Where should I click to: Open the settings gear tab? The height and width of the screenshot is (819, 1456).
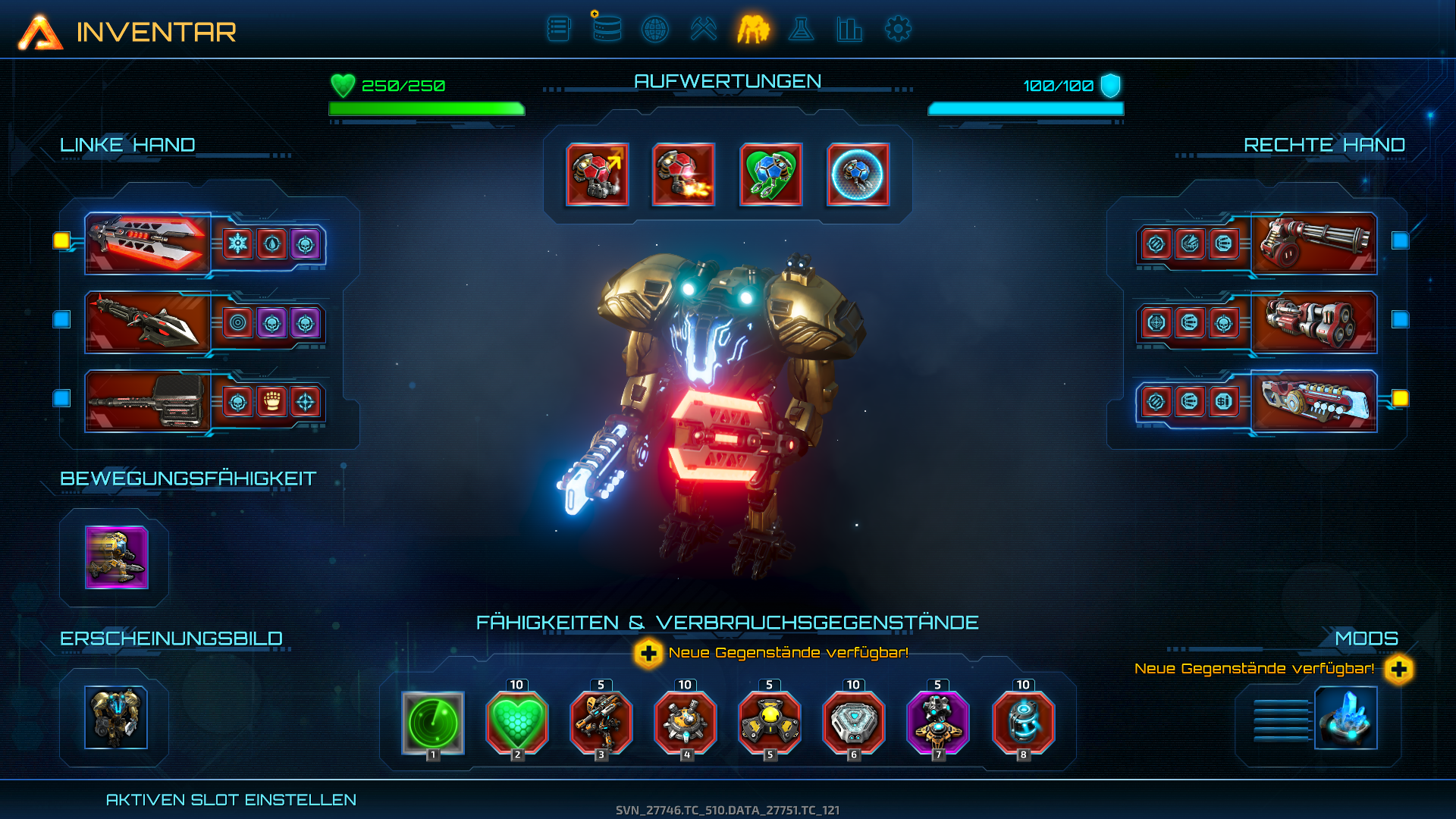[898, 30]
